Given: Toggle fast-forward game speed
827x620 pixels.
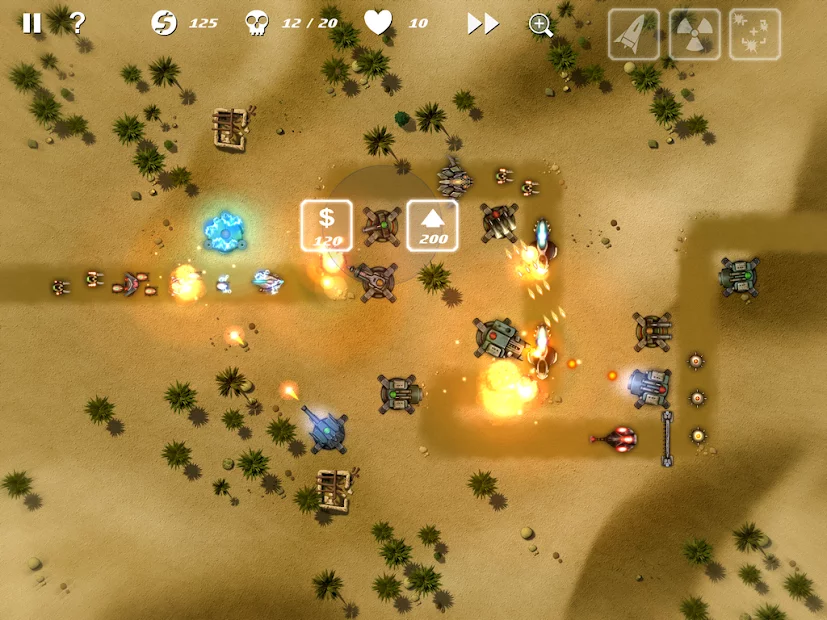Looking at the screenshot, I should coord(483,24).
